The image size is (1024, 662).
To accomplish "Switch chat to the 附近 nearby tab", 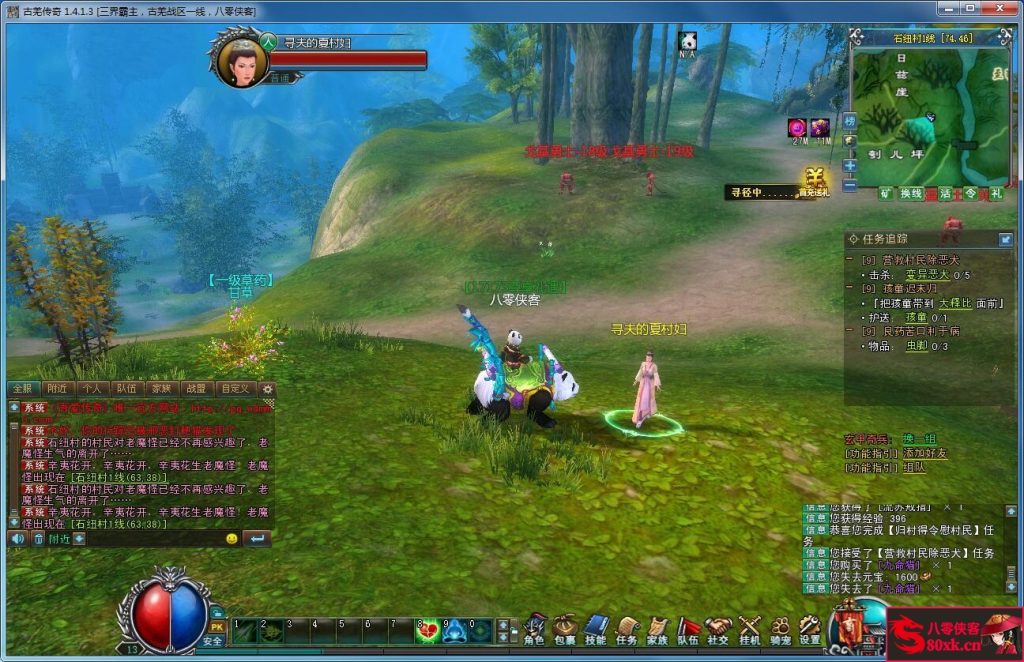I will [x=56, y=389].
